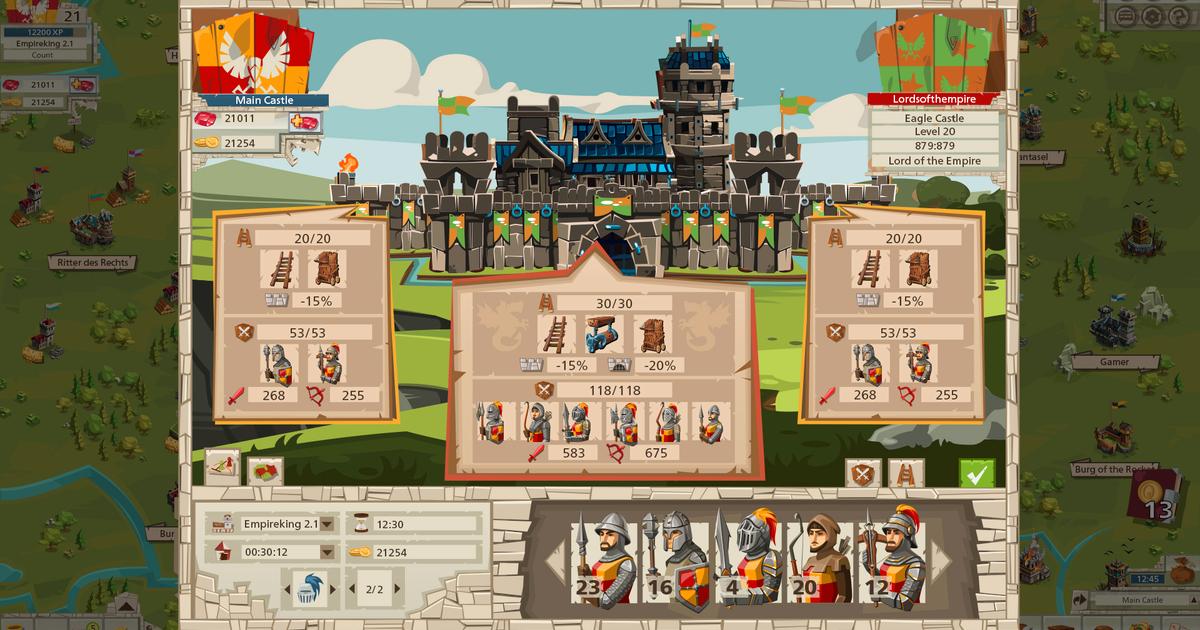
Task: Open the 00:30:12 travel time dropdown
Action: (327, 551)
